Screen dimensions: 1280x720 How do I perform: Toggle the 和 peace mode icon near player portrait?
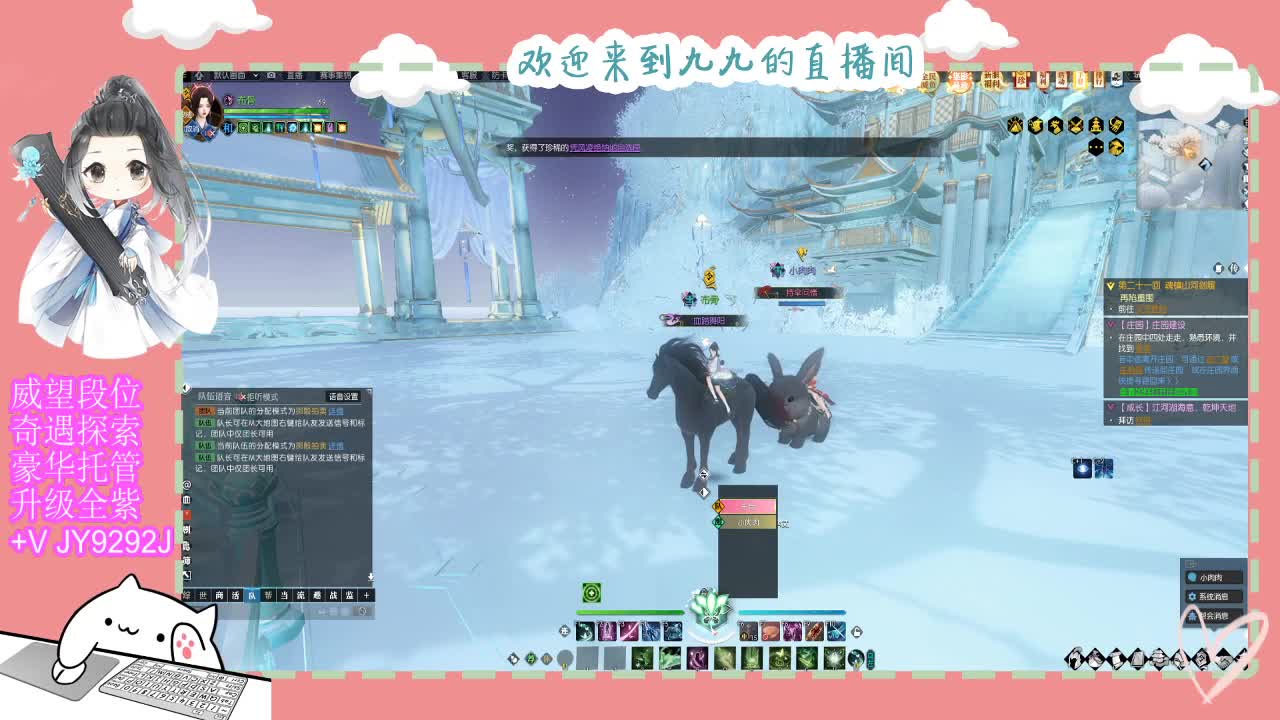(x=227, y=127)
